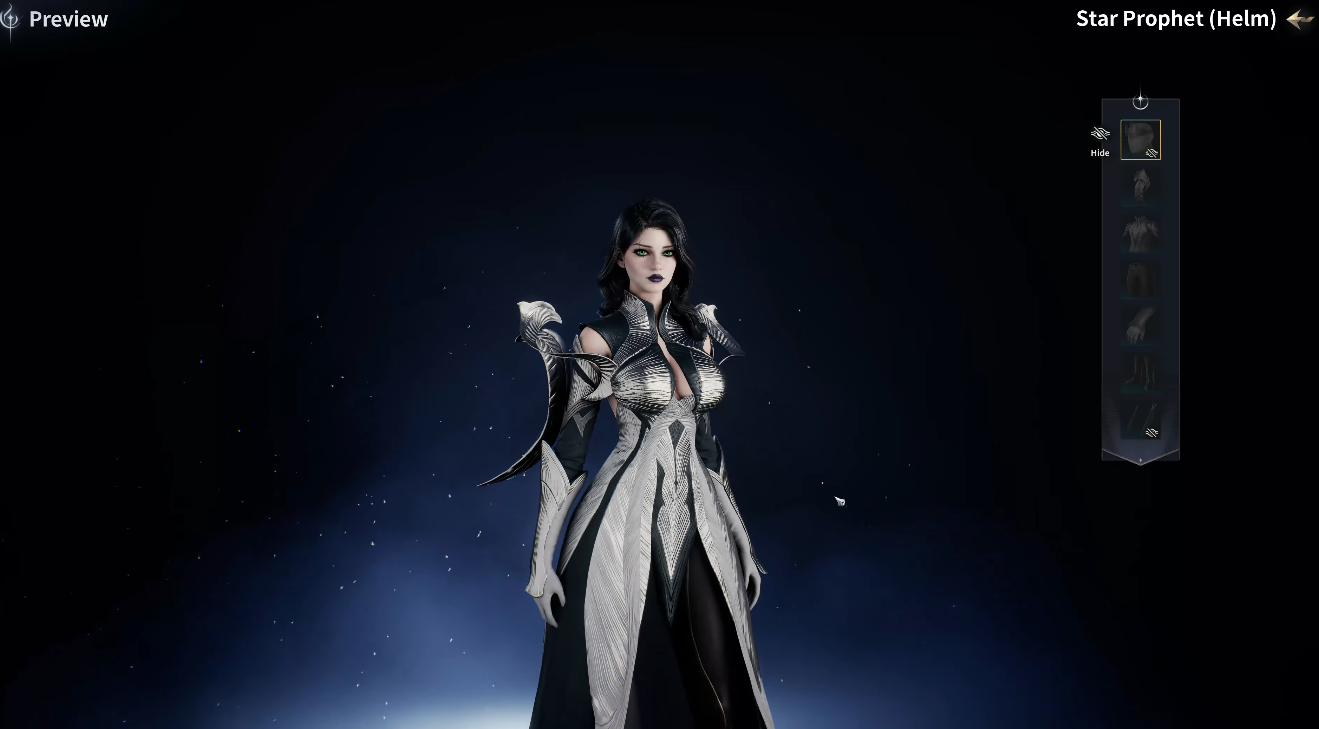1319x729 pixels.
Task: Select the shoulder armor slot
Action: pos(1140,185)
